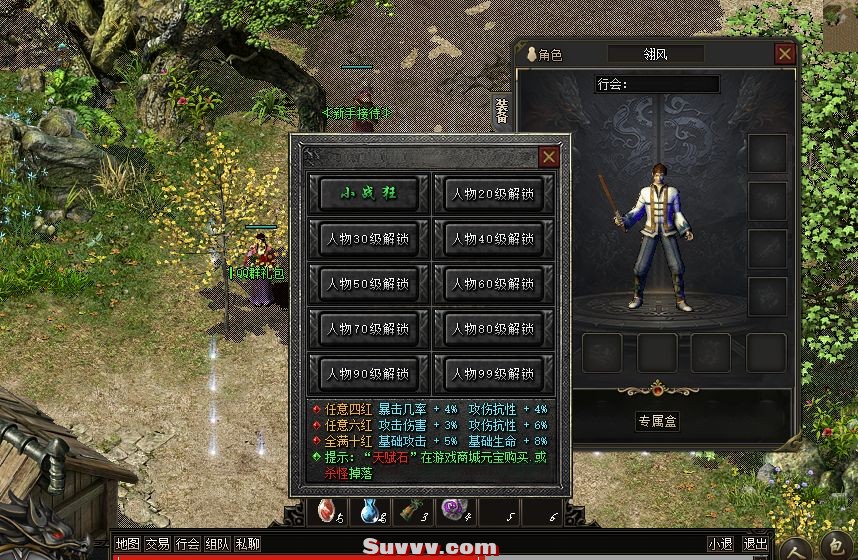Activate the 人物99级解锁 button
Viewport: 858px width, 560px height.
[492, 374]
